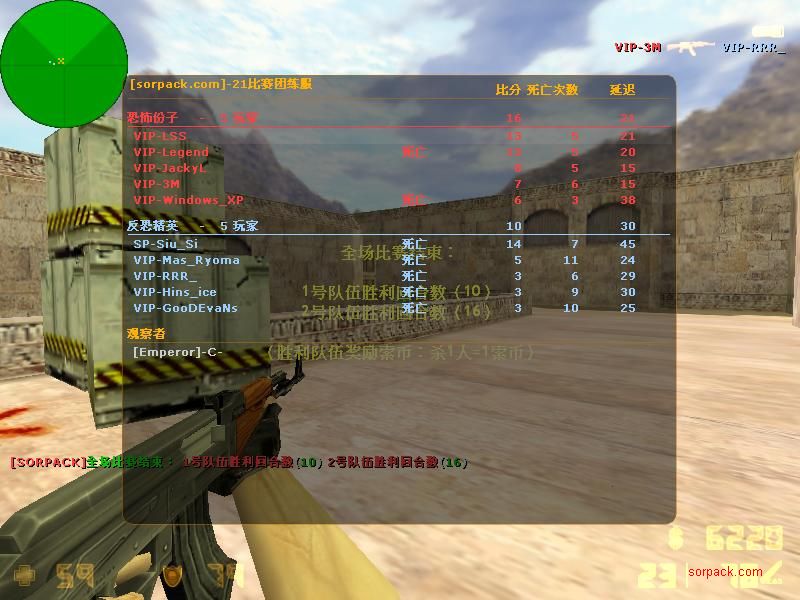Click player VIP-GooDEvaNs in the scoreboard
This screenshot has height=600, width=800.
pyautogui.click(x=185, y=308)
